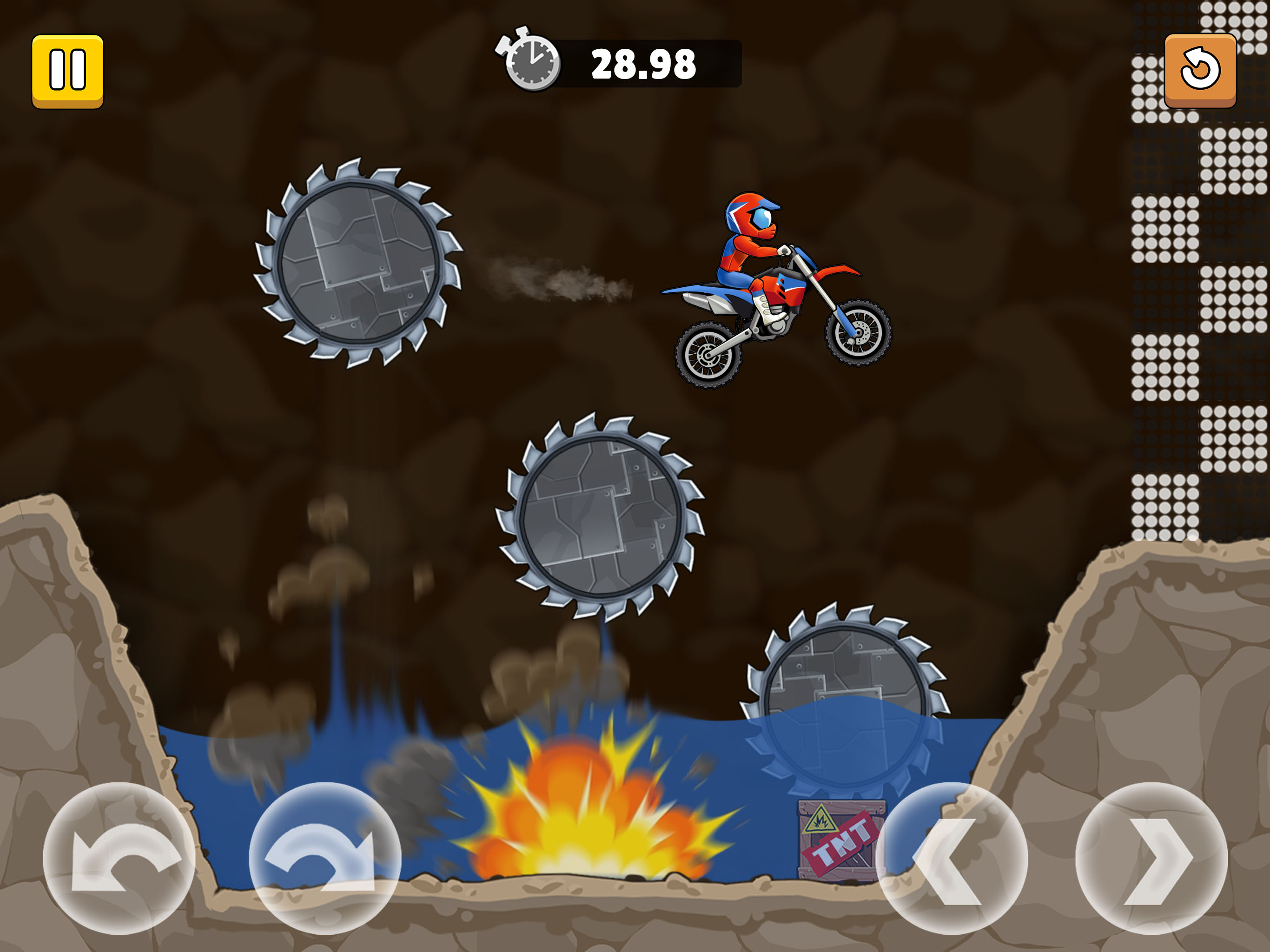Restart the level with the orange button
Viewport: 1270px width, 952px height.
(1199, 71)
